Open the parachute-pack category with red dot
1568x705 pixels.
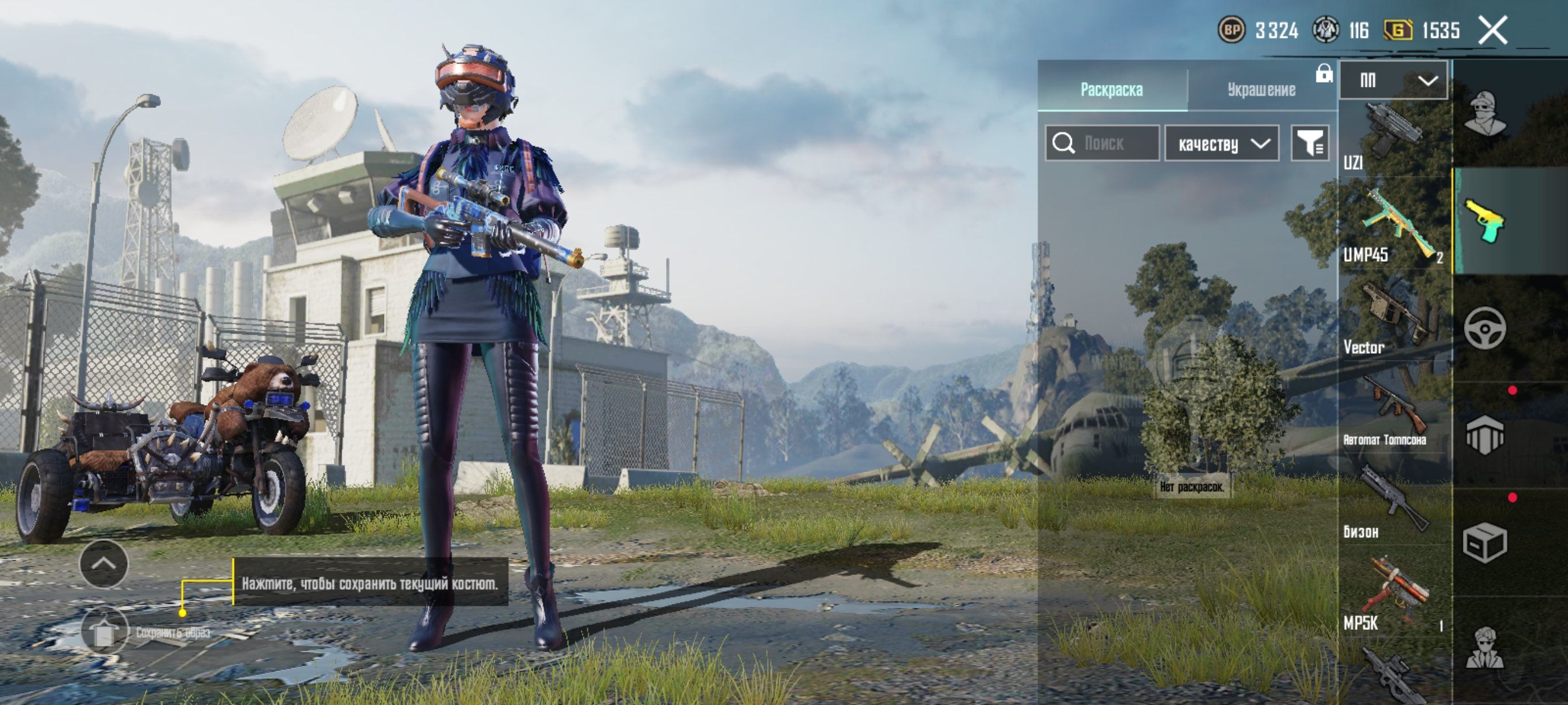coord(1485,435)
